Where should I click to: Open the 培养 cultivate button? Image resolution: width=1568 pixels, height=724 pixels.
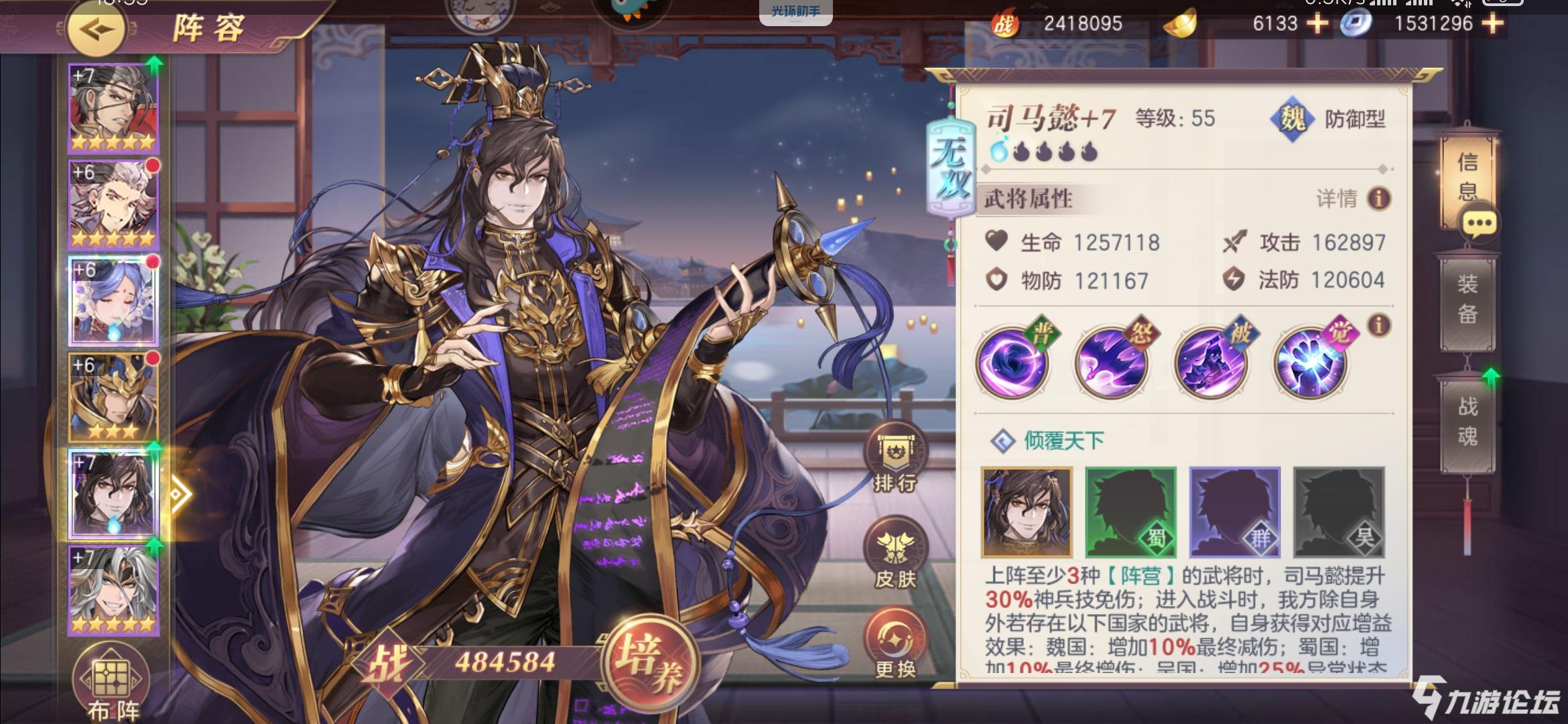pos(648,662)
